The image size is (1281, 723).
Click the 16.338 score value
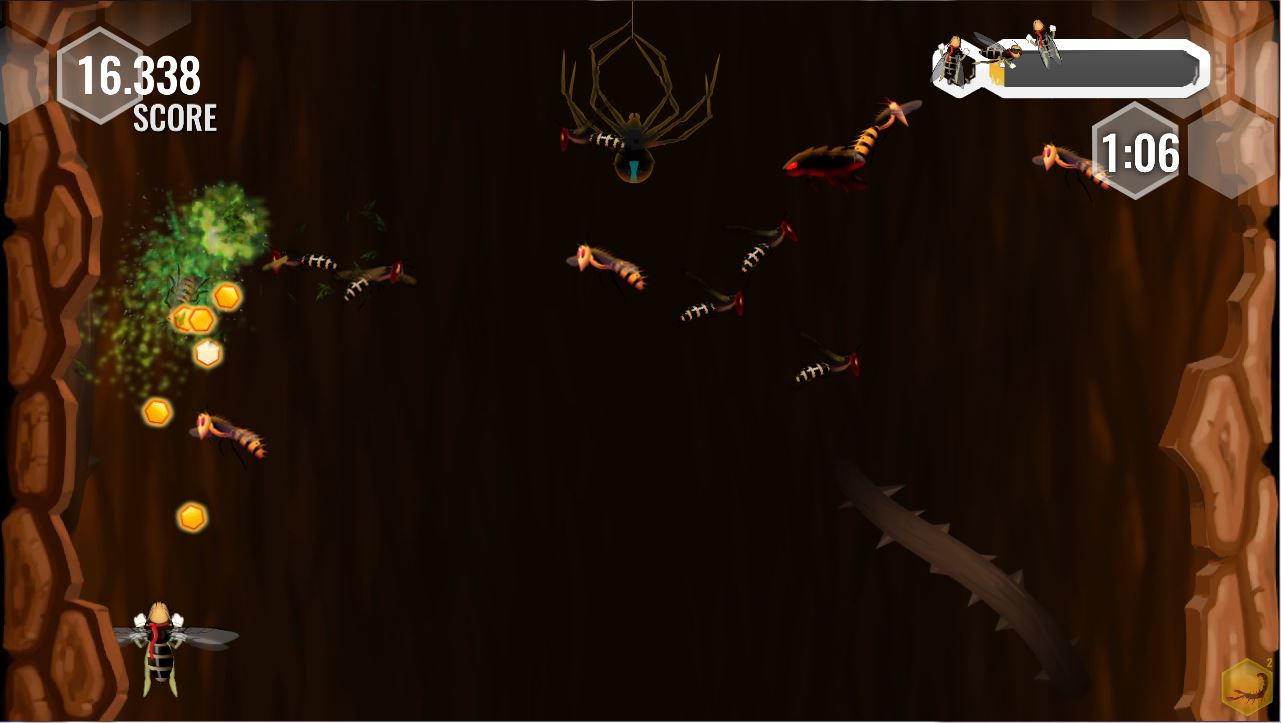coord(141,73)
